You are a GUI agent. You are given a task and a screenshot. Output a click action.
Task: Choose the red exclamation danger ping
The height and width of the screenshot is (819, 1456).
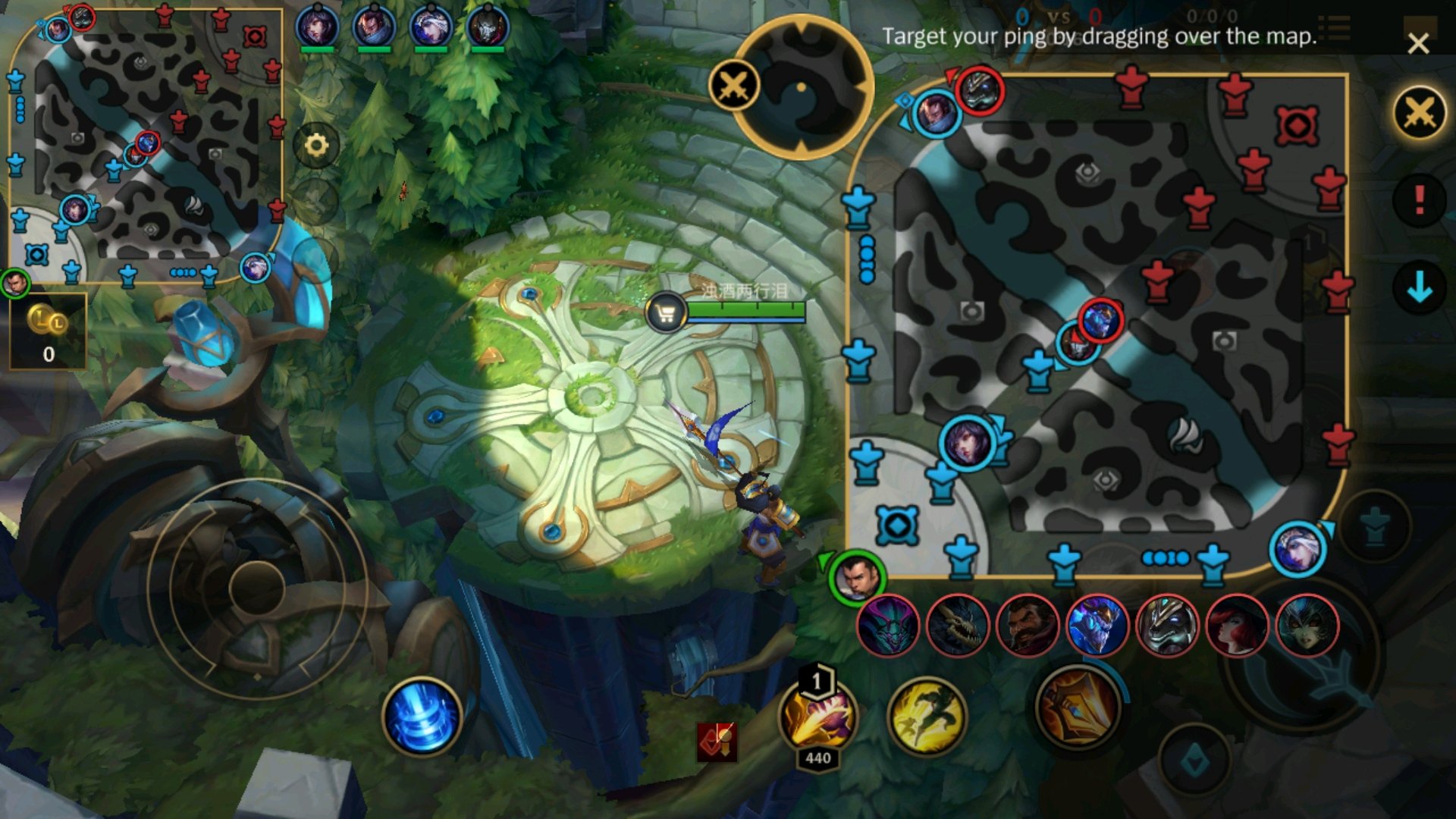coord(1419,201)
